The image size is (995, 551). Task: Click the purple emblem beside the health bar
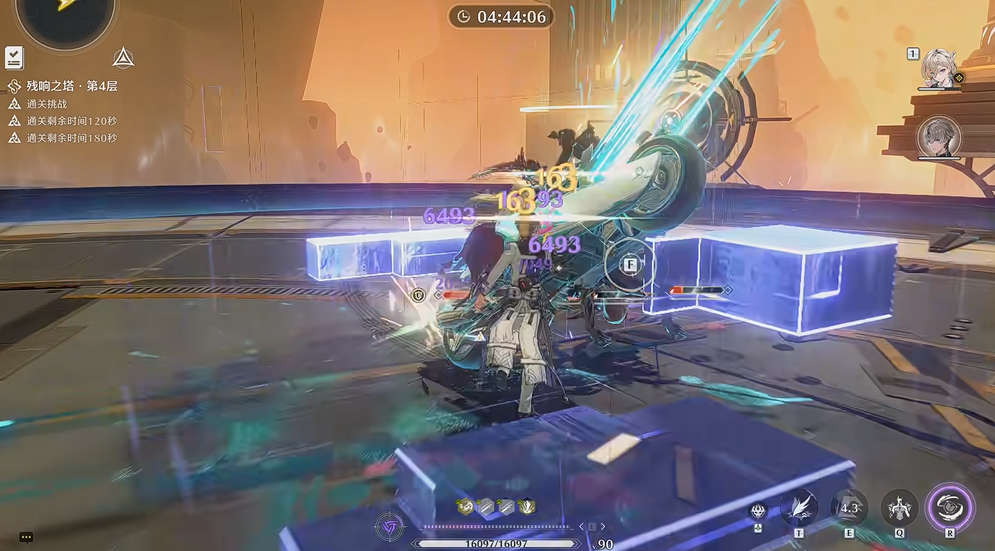(x=389, y=527)
